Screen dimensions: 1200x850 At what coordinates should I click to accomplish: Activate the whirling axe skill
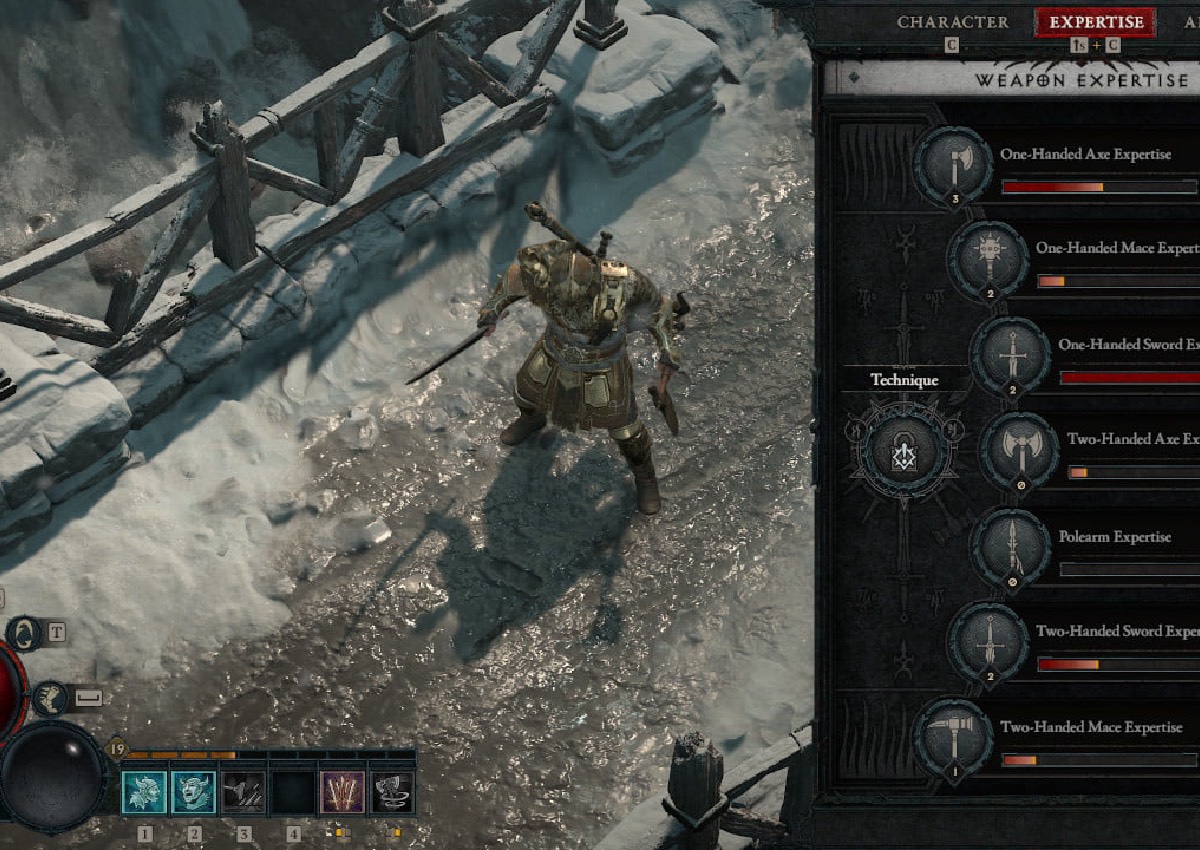point(392,792)
